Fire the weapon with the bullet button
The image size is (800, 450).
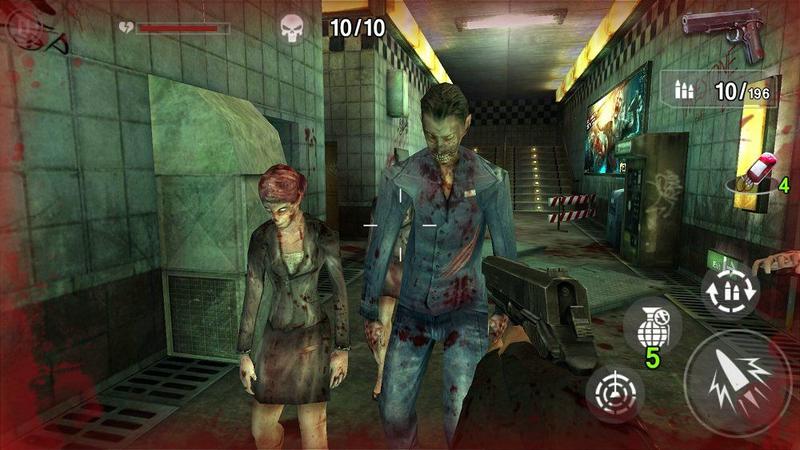click(x=738, y=382)
